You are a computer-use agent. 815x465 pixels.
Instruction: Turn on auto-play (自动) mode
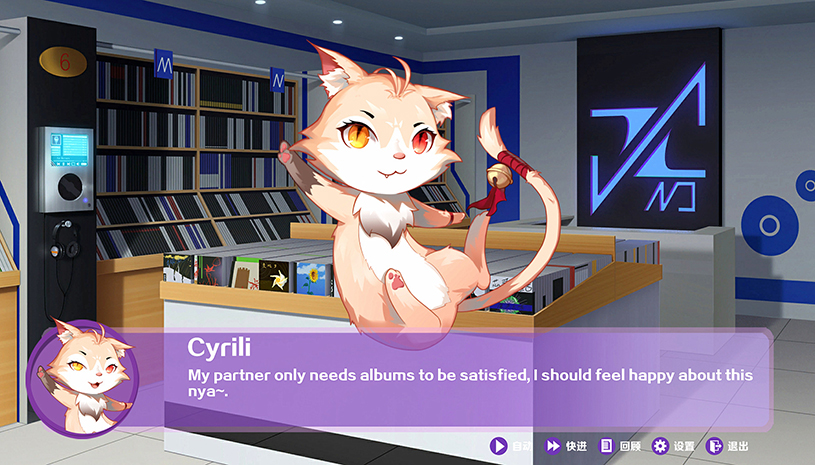[x=510, y=446]
